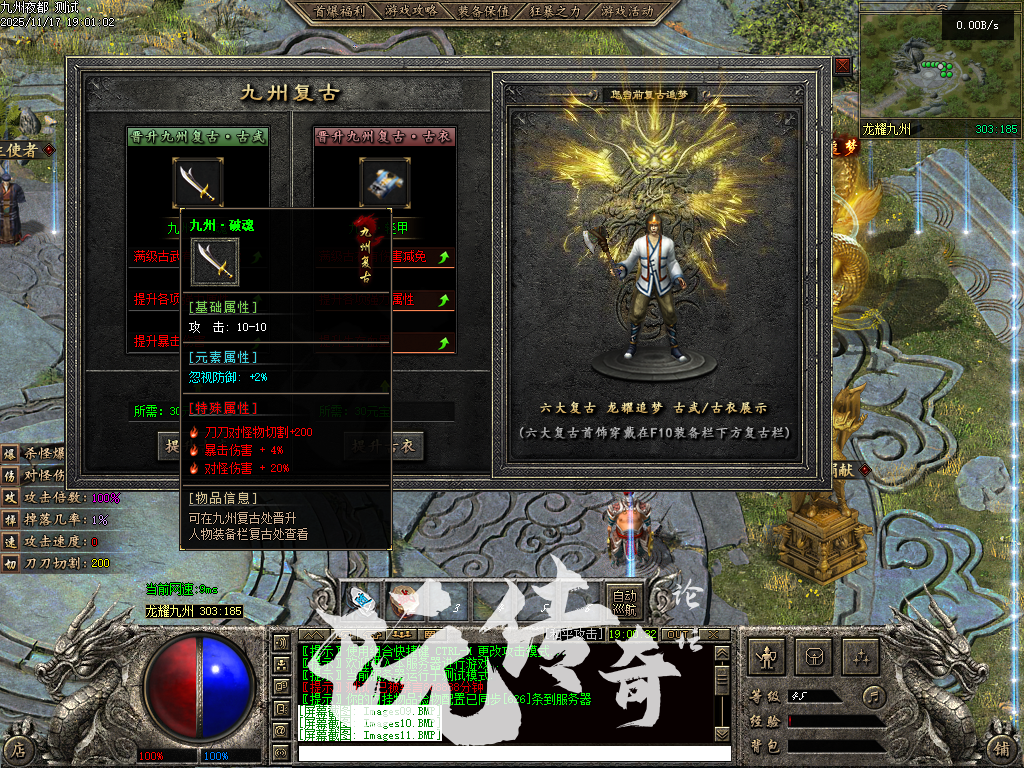The width and height of the screenshot is (1024, 768).
Task: Open the minimap
Action: (x=939, y=67)
